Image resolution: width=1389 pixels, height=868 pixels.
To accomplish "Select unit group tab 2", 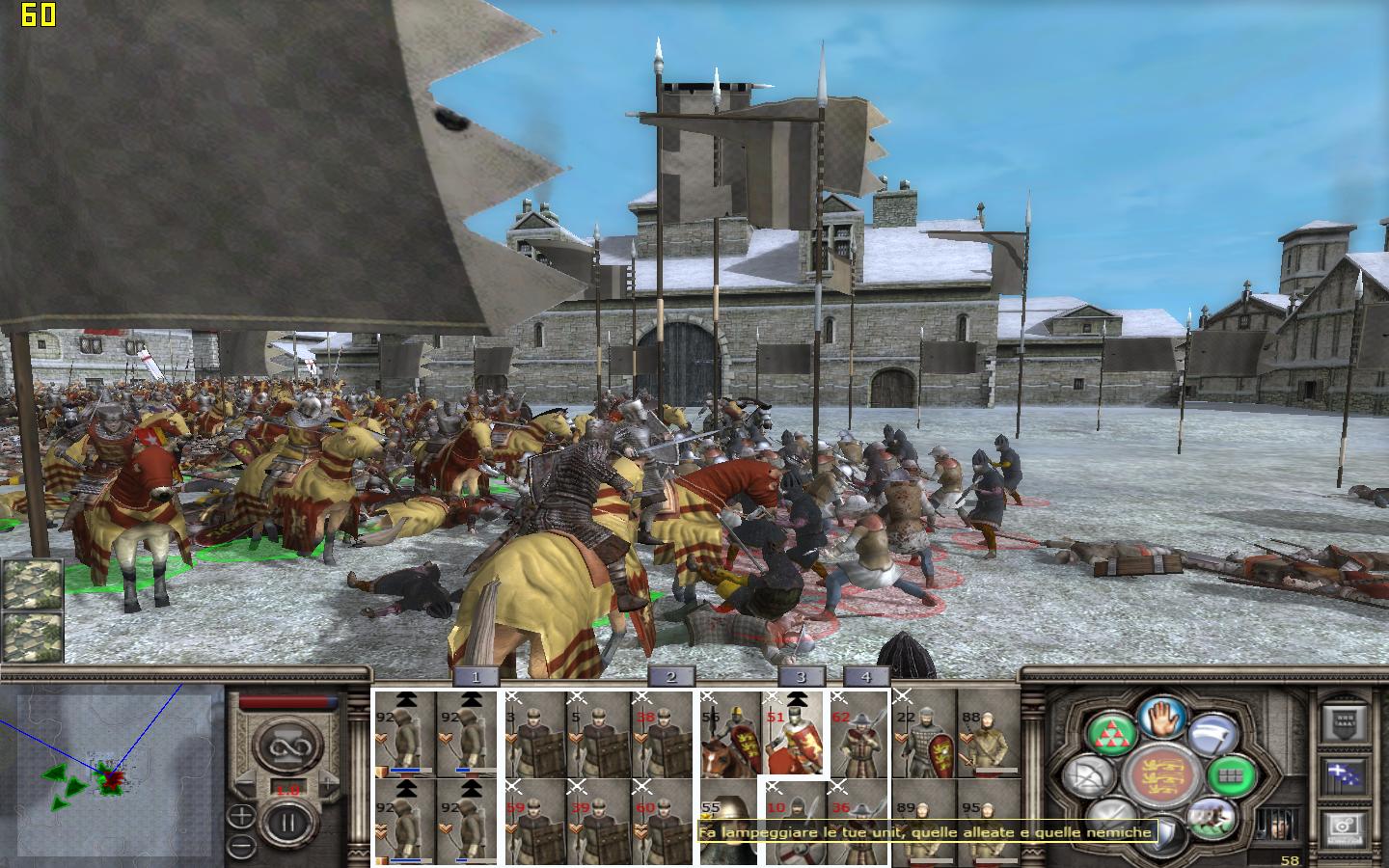I will point(671,677).
